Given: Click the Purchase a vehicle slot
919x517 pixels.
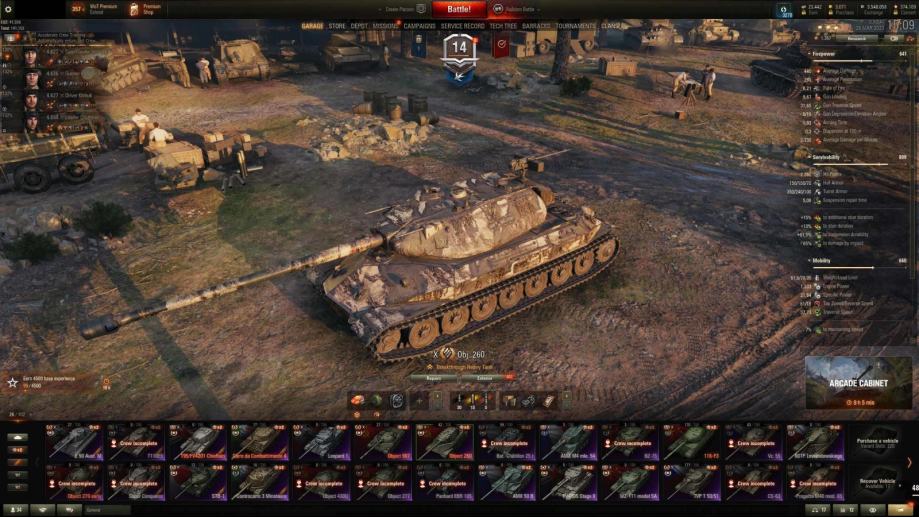Looking at the screenshot, I should (876, 441).
